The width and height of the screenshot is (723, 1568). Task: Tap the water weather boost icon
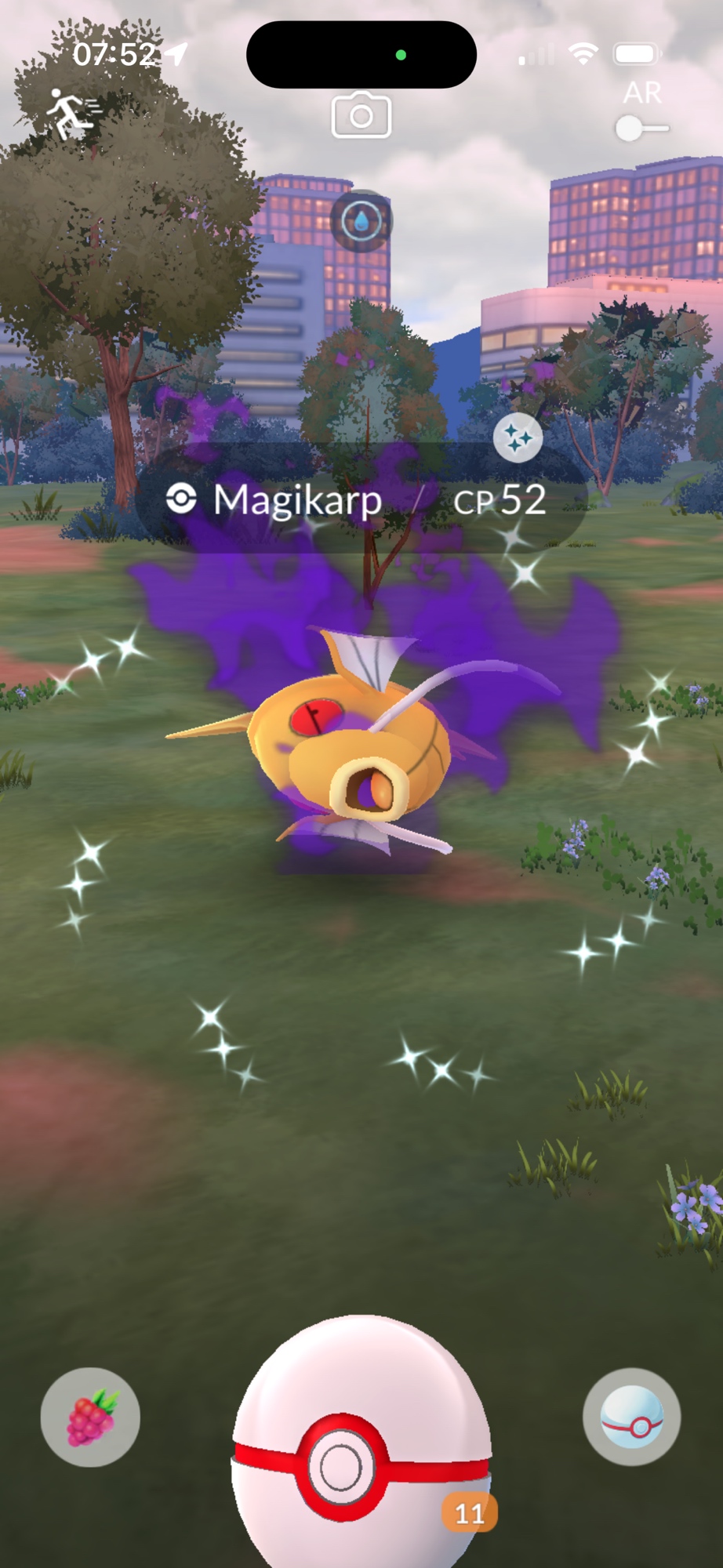coord(361,221)
